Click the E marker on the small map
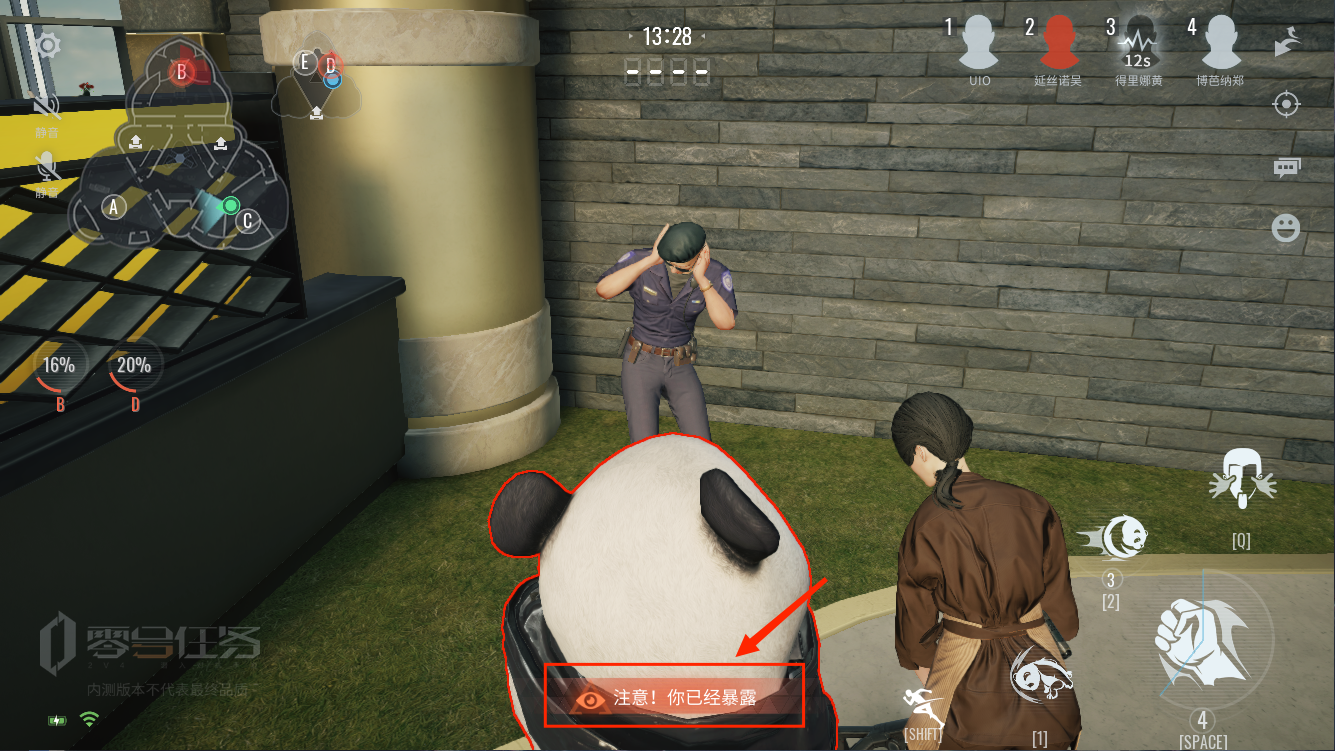Image resolution: width=1335 pixels, height=751 pixels. [306, 63]
